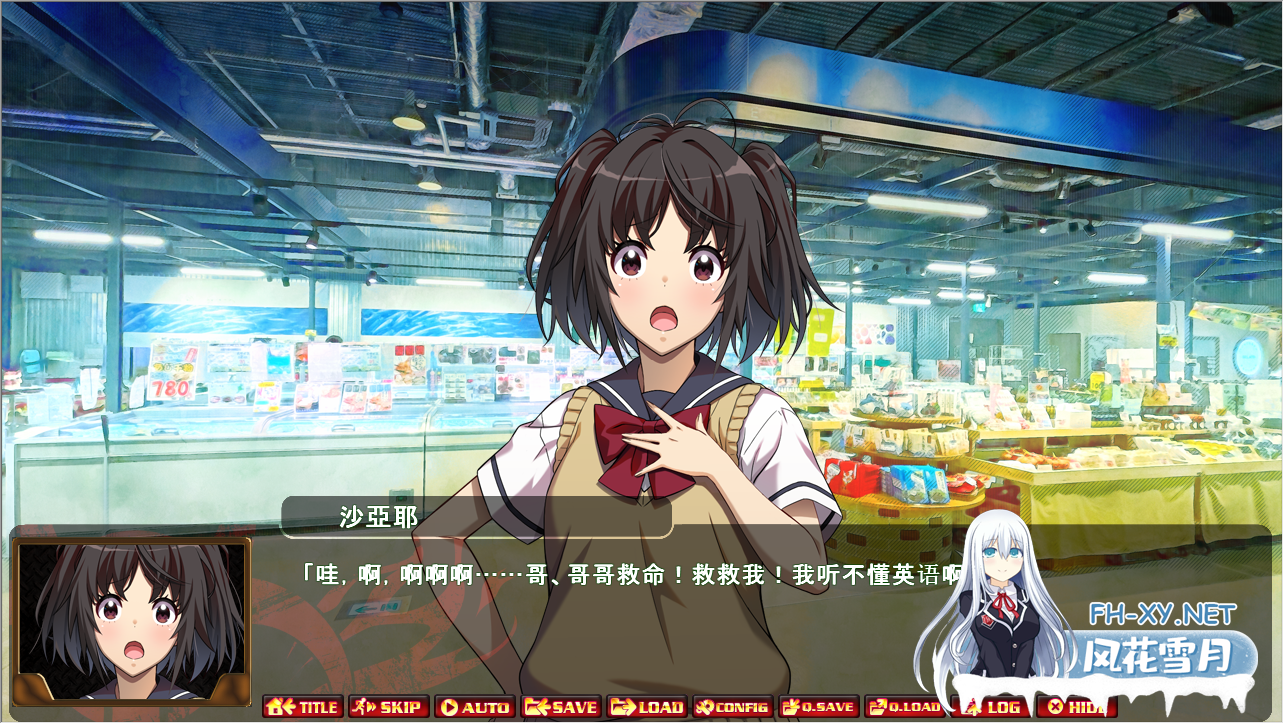Click the quick save icon on Q.SAVE
The height and width of the screenshot is (724, 1284).
click(x=789, y=707)
